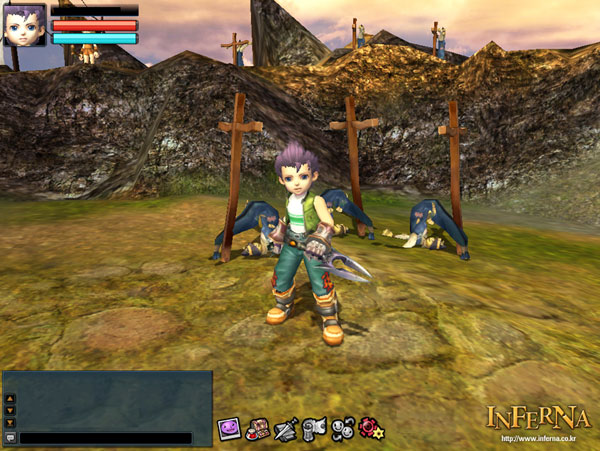The height and width of the screenshot is (451, 600).
Task: Open the red gear settings icon
Action: coord(371,429)
